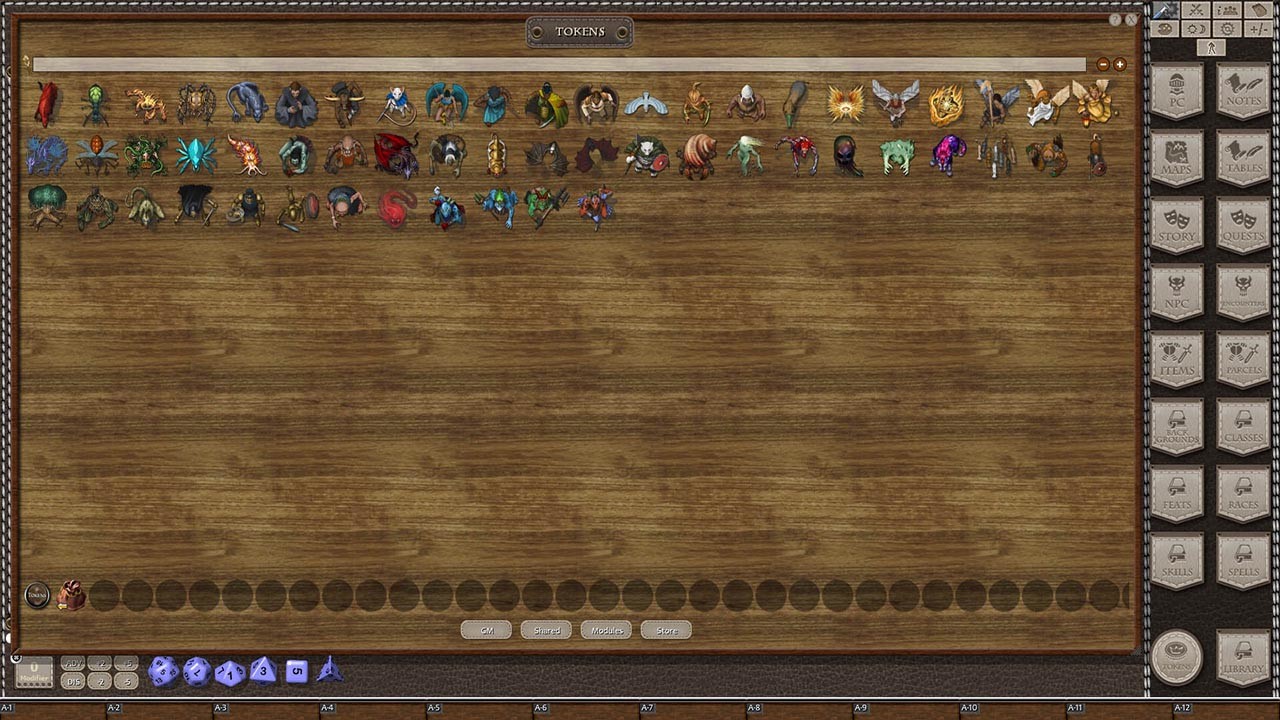The width and height of the screenshot is (1280, 720).
Task: Switch to hotkey bar tab A-5
Action: pyautogui.click(x=433, y=706)
